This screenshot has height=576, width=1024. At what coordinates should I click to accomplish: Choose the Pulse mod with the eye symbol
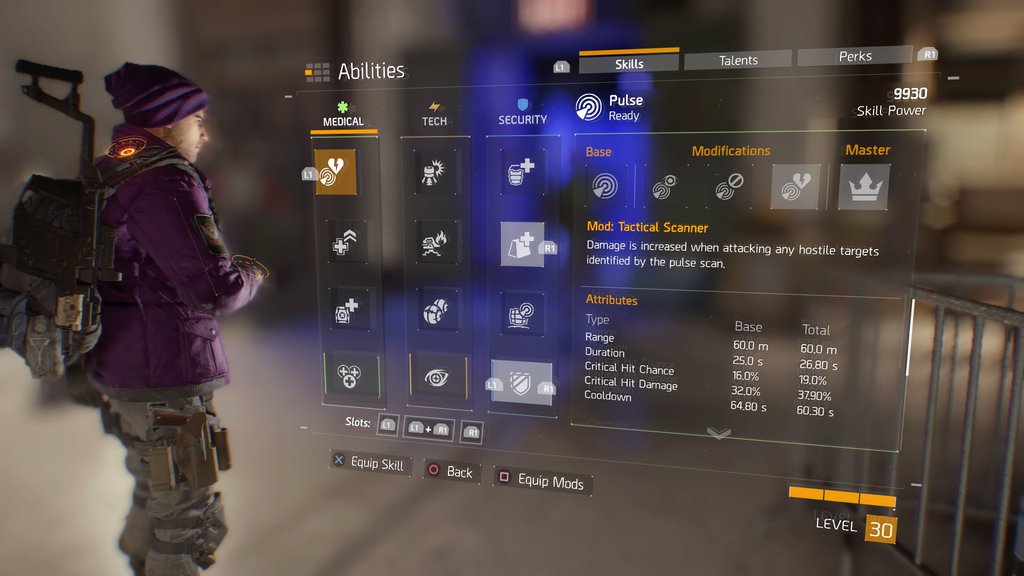pyautogui.click(x=666, y=187)
